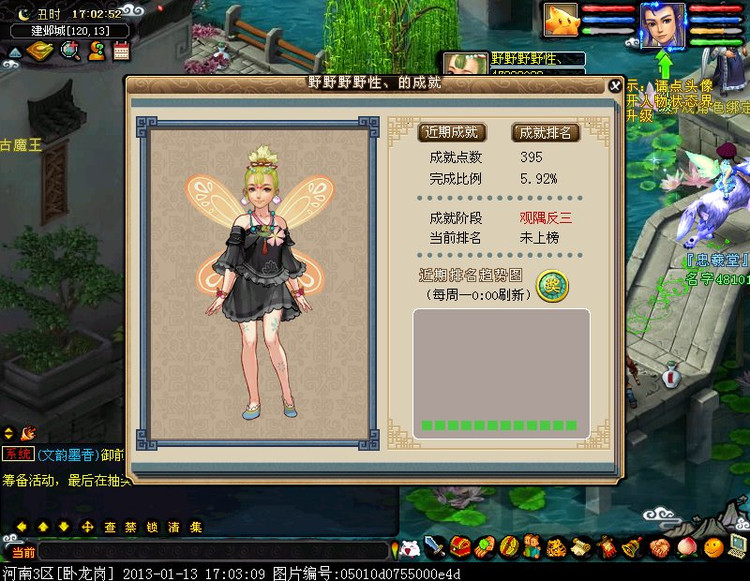Click the sword attack icon in bottom toolbar
The width and height of the screenshot is (750, 581).
[435, 547]
